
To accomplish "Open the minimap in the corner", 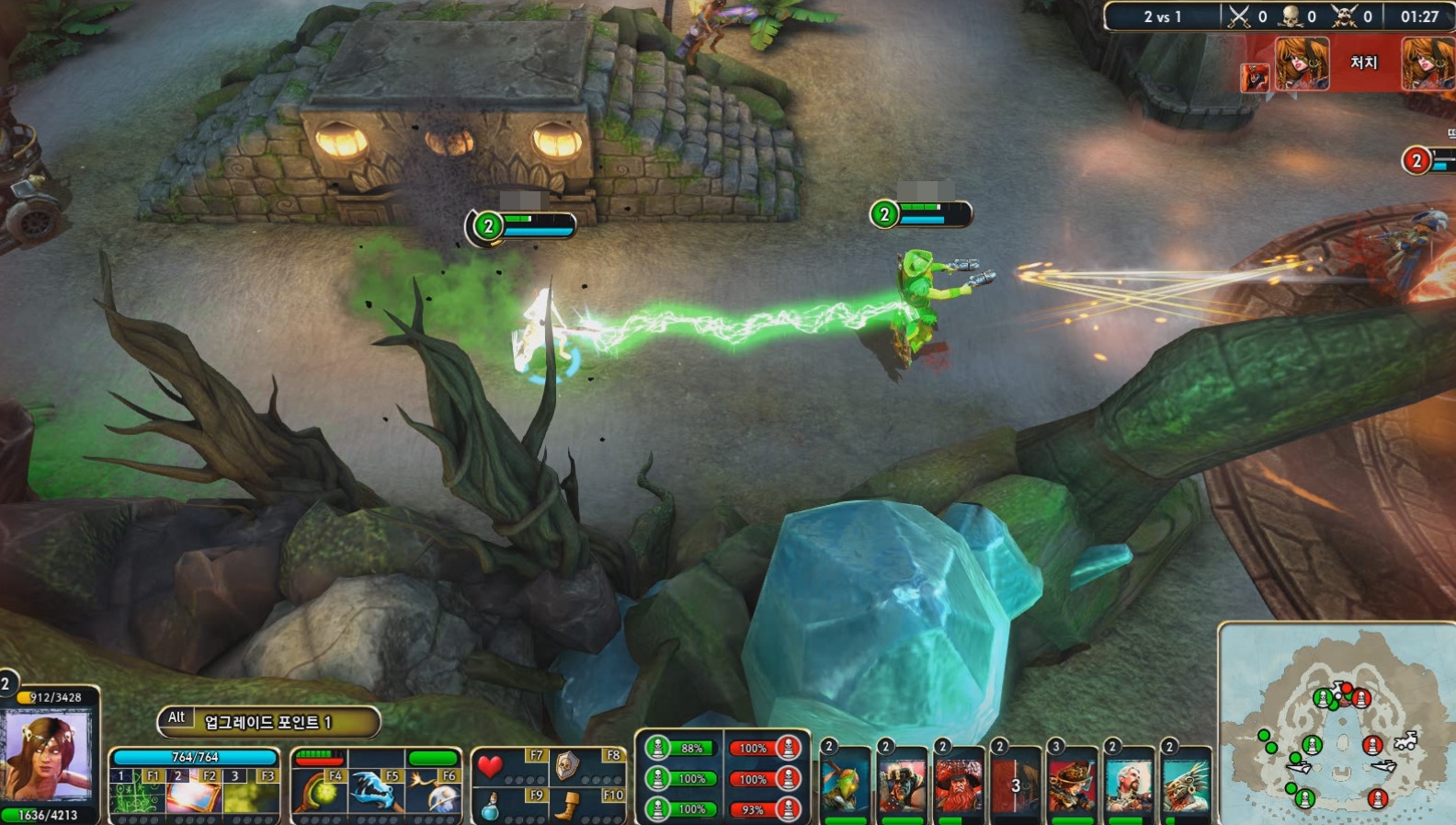I will pos(1337,725).
